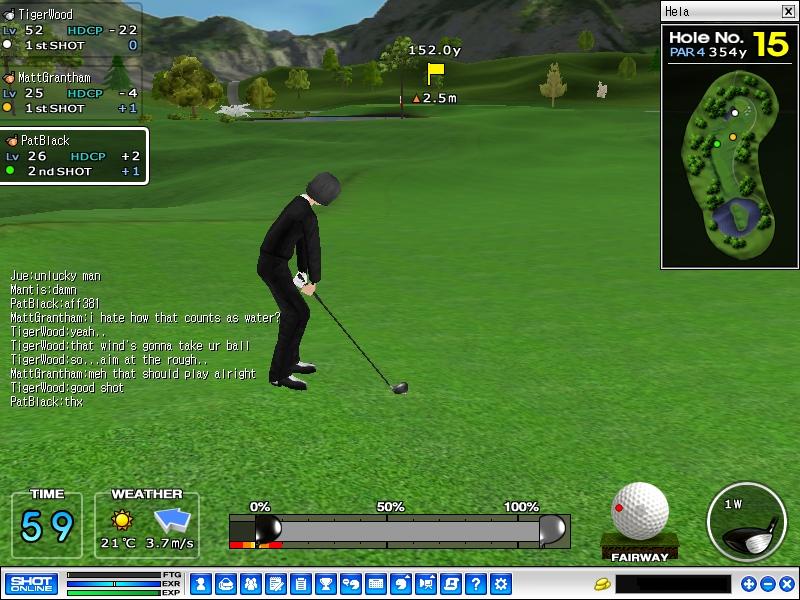This screenshot has height=600, width=800.
Task: Click the plus button on the bottom bar
Action: [x=749, y=584]
